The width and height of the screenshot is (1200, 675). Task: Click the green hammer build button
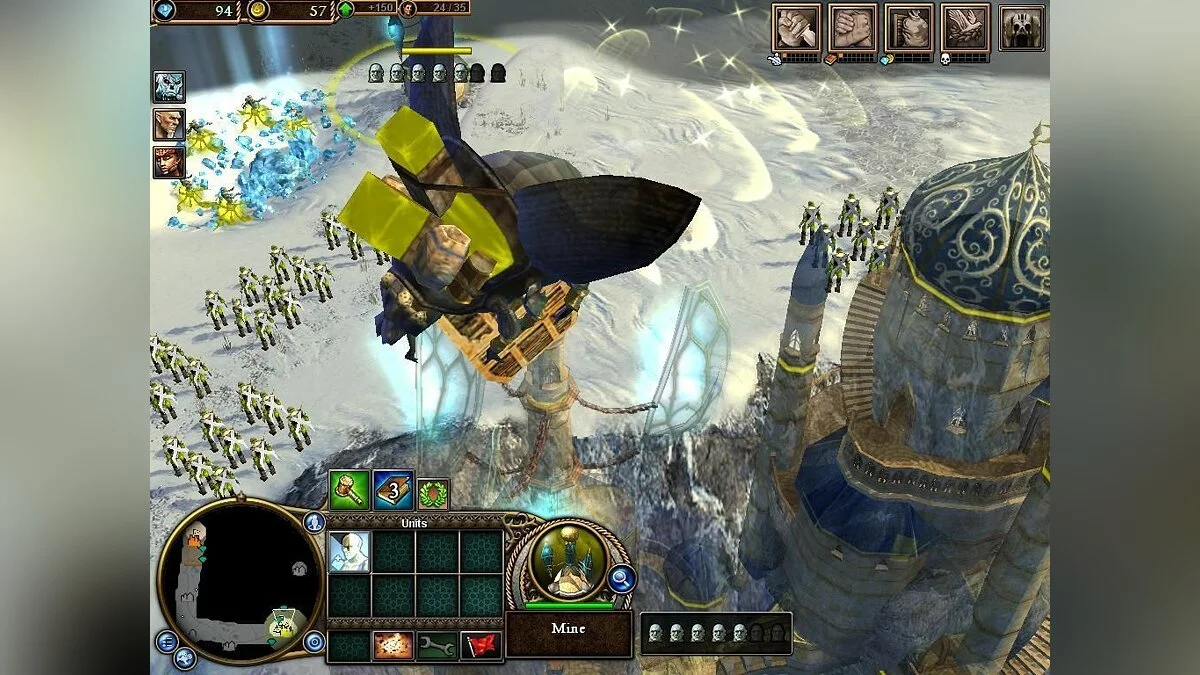click(349, 490)
